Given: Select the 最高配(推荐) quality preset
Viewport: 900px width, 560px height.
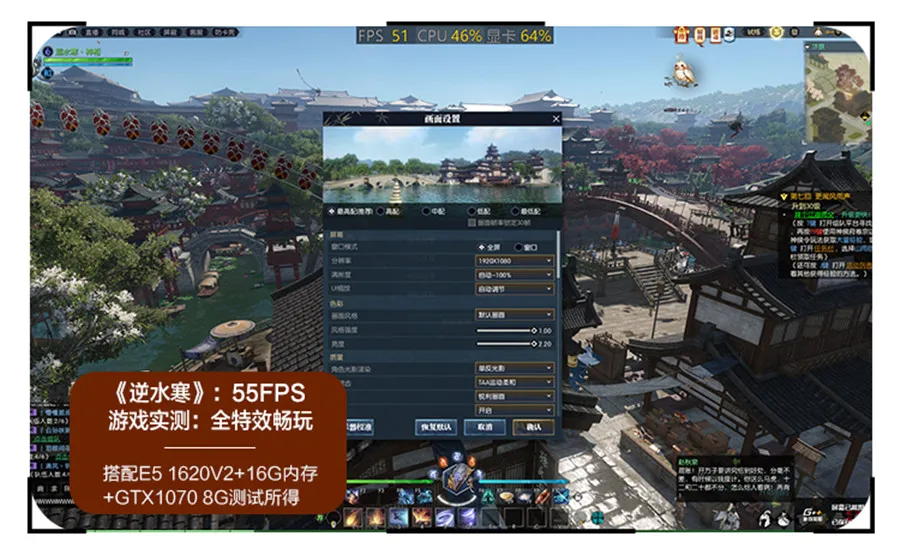Looking at the screenshot, I should [x=332, y=212].
